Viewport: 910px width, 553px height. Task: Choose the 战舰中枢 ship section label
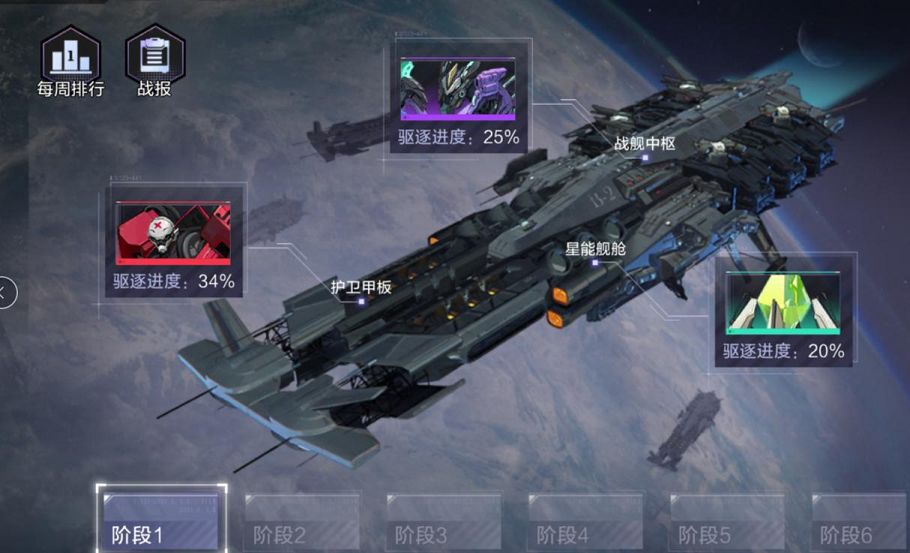tap(645, 144)
